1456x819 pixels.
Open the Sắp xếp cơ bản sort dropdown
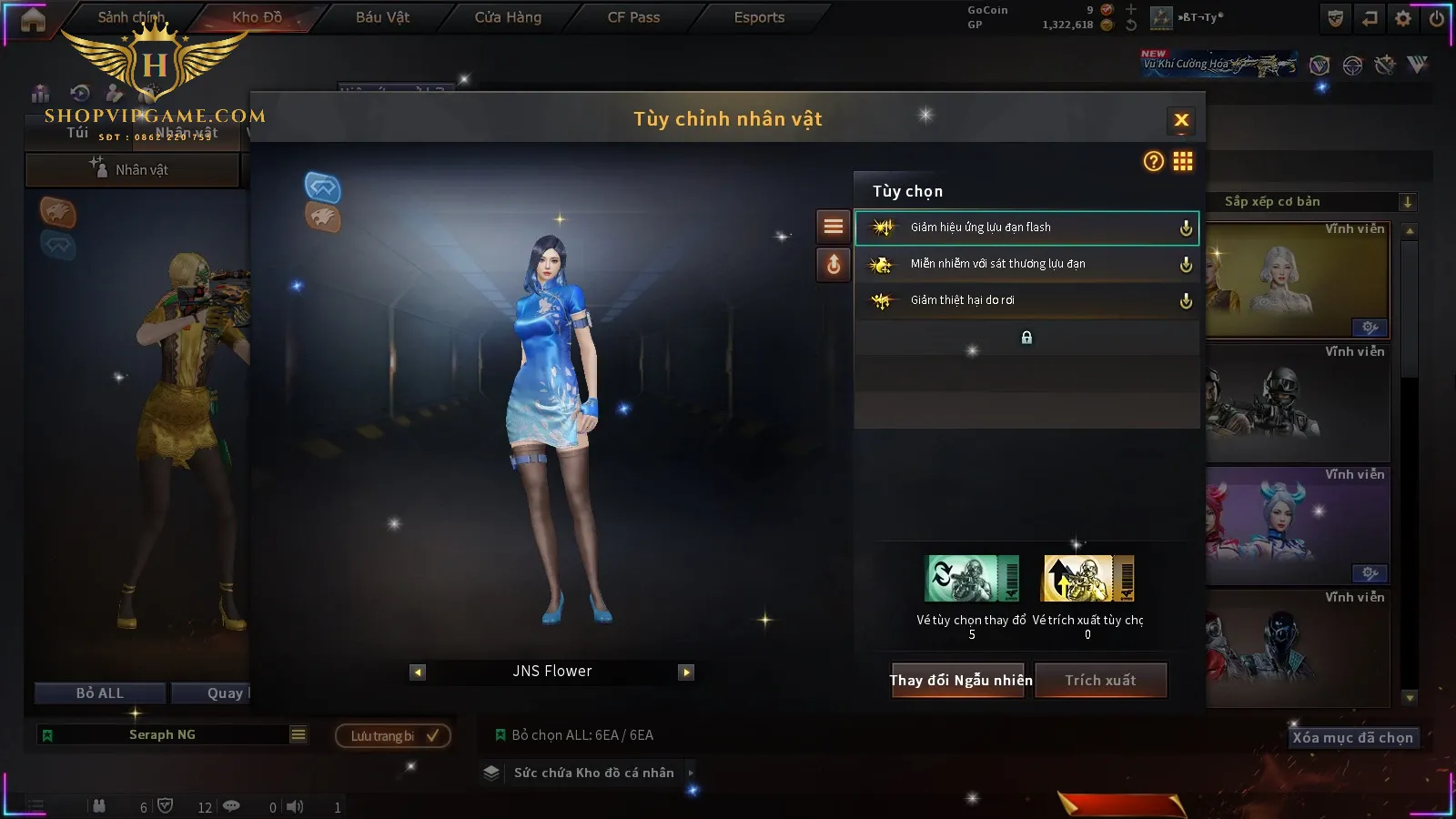point(1312,202)
